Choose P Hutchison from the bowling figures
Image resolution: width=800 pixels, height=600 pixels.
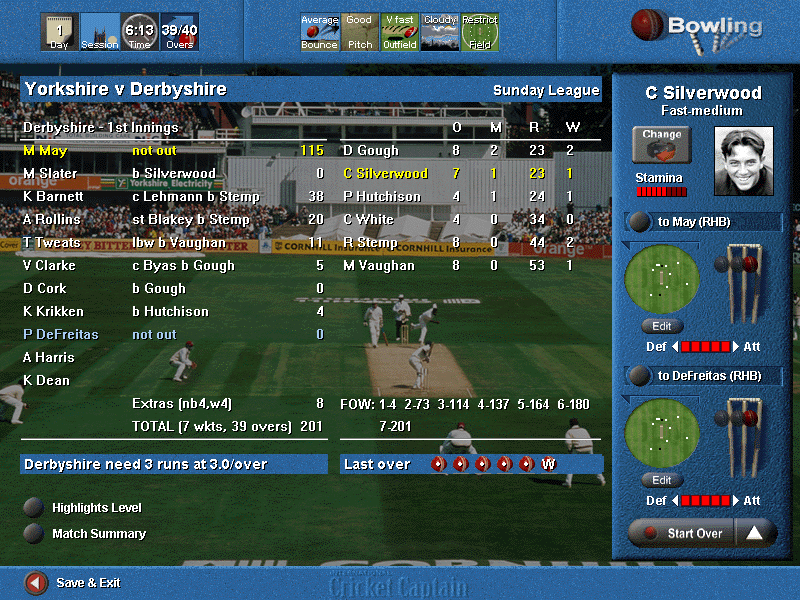click(x=381, y=197)
